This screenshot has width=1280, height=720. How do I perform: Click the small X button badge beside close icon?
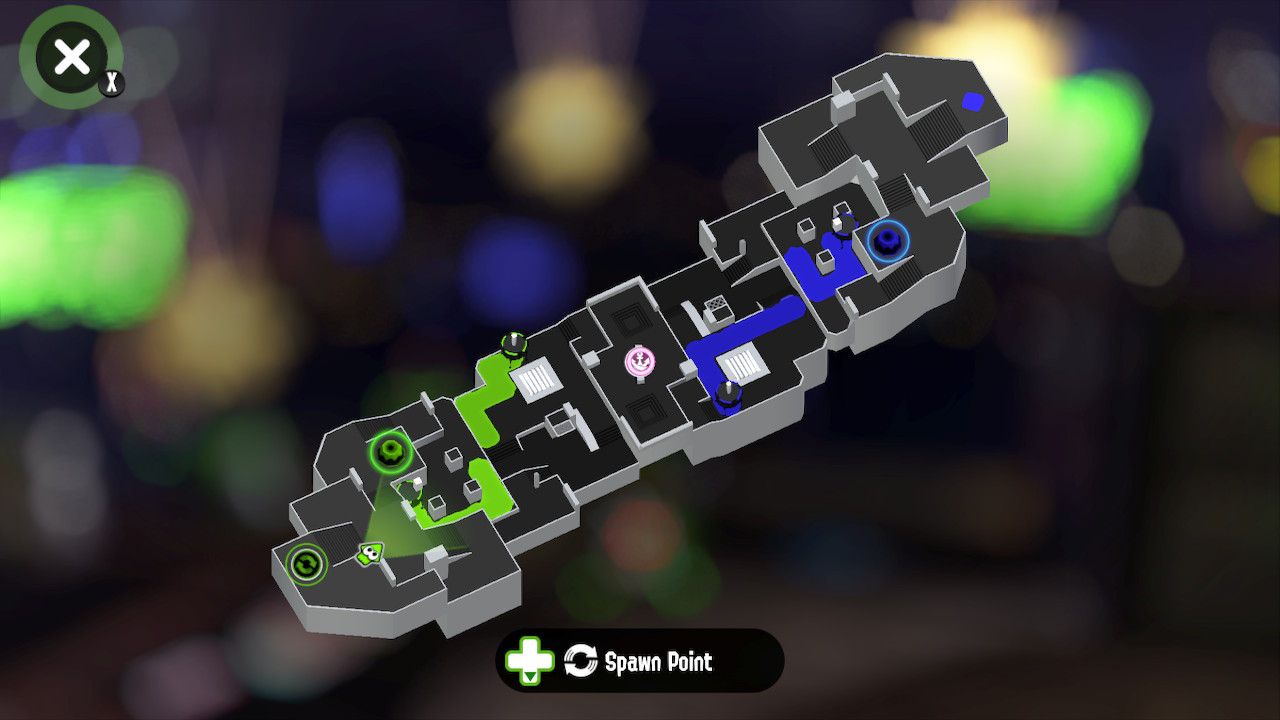[x=110, y=85]
